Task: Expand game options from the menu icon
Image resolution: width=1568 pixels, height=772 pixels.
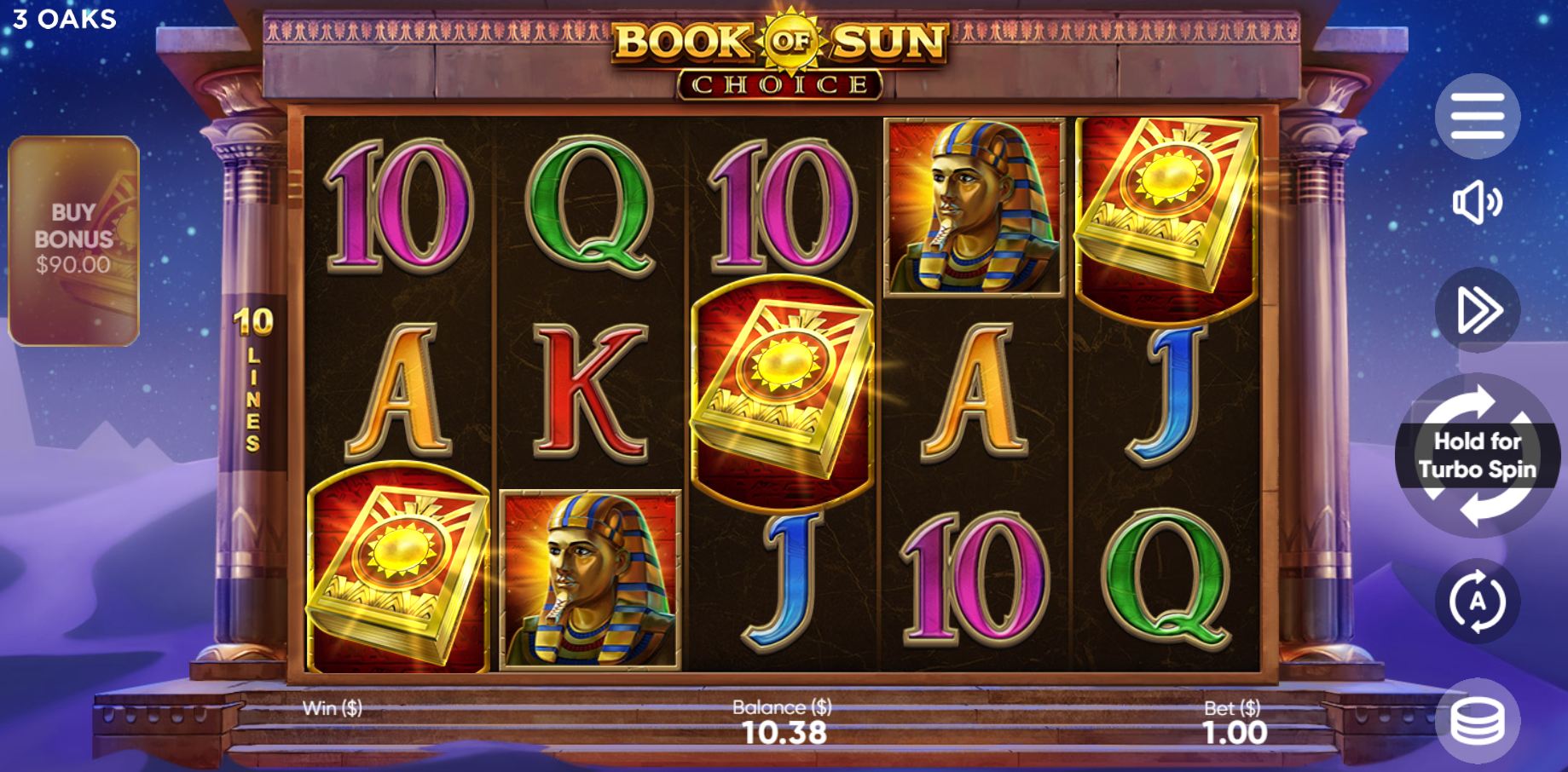Action: (1479, 115)
